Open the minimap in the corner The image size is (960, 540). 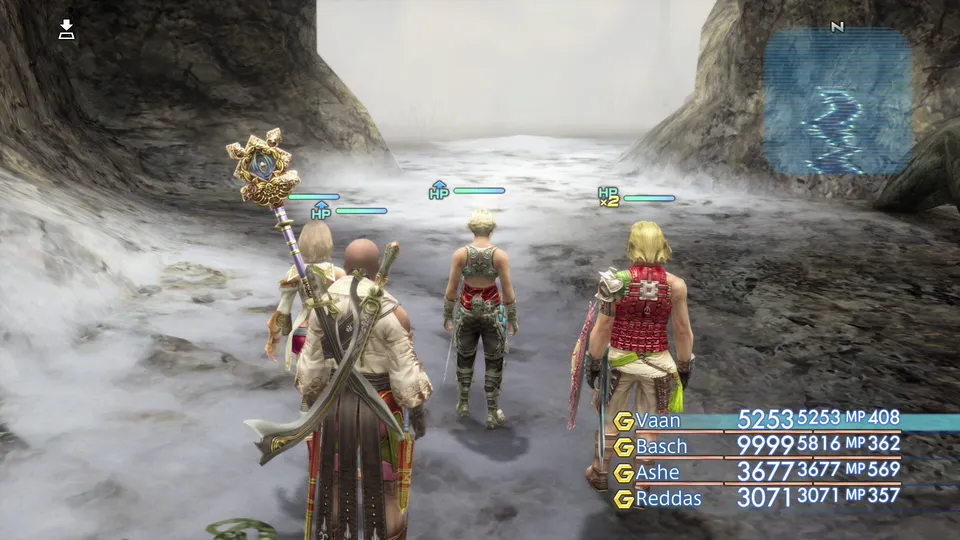[837, 100]
